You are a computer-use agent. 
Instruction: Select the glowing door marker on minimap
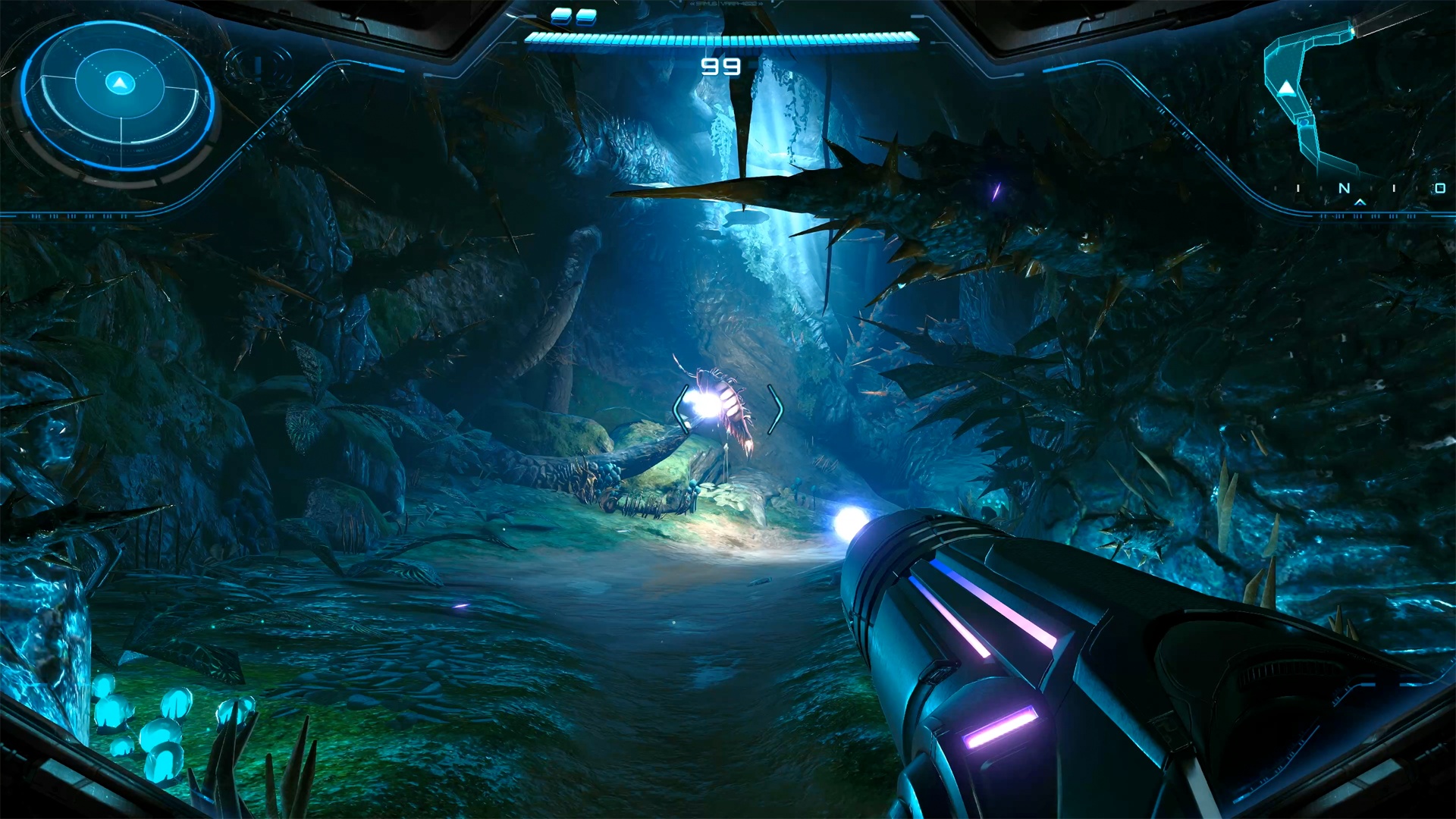pos(1351,31)
